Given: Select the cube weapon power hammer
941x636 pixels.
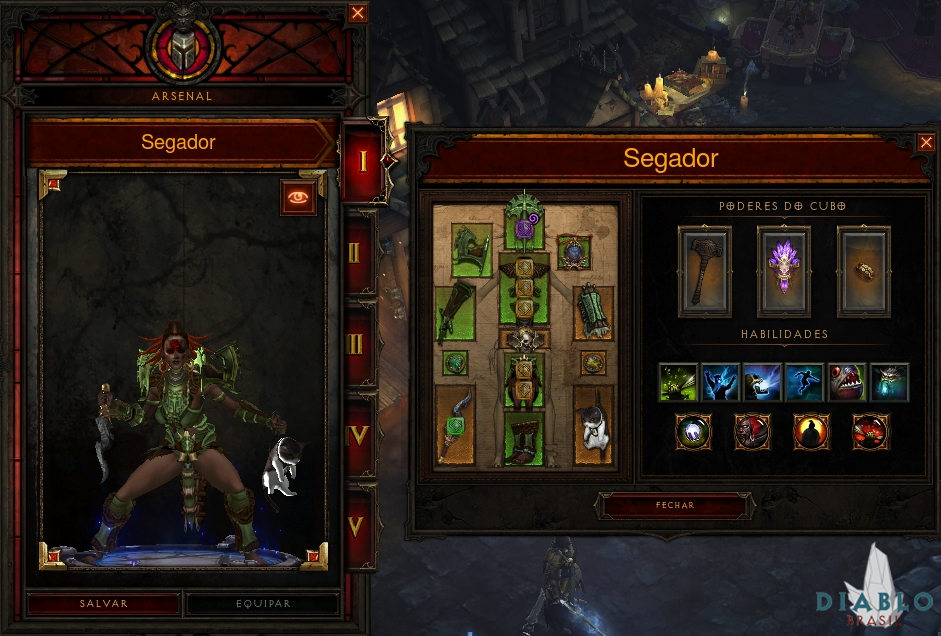Looking at the screenshot, I should 705,271.
